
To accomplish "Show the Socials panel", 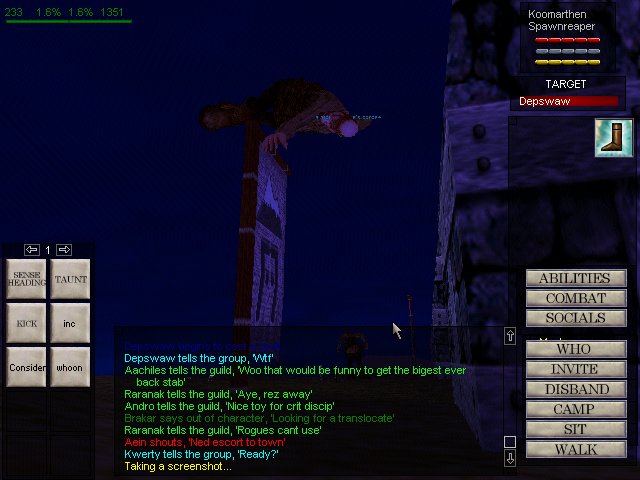I will [576, 318].
